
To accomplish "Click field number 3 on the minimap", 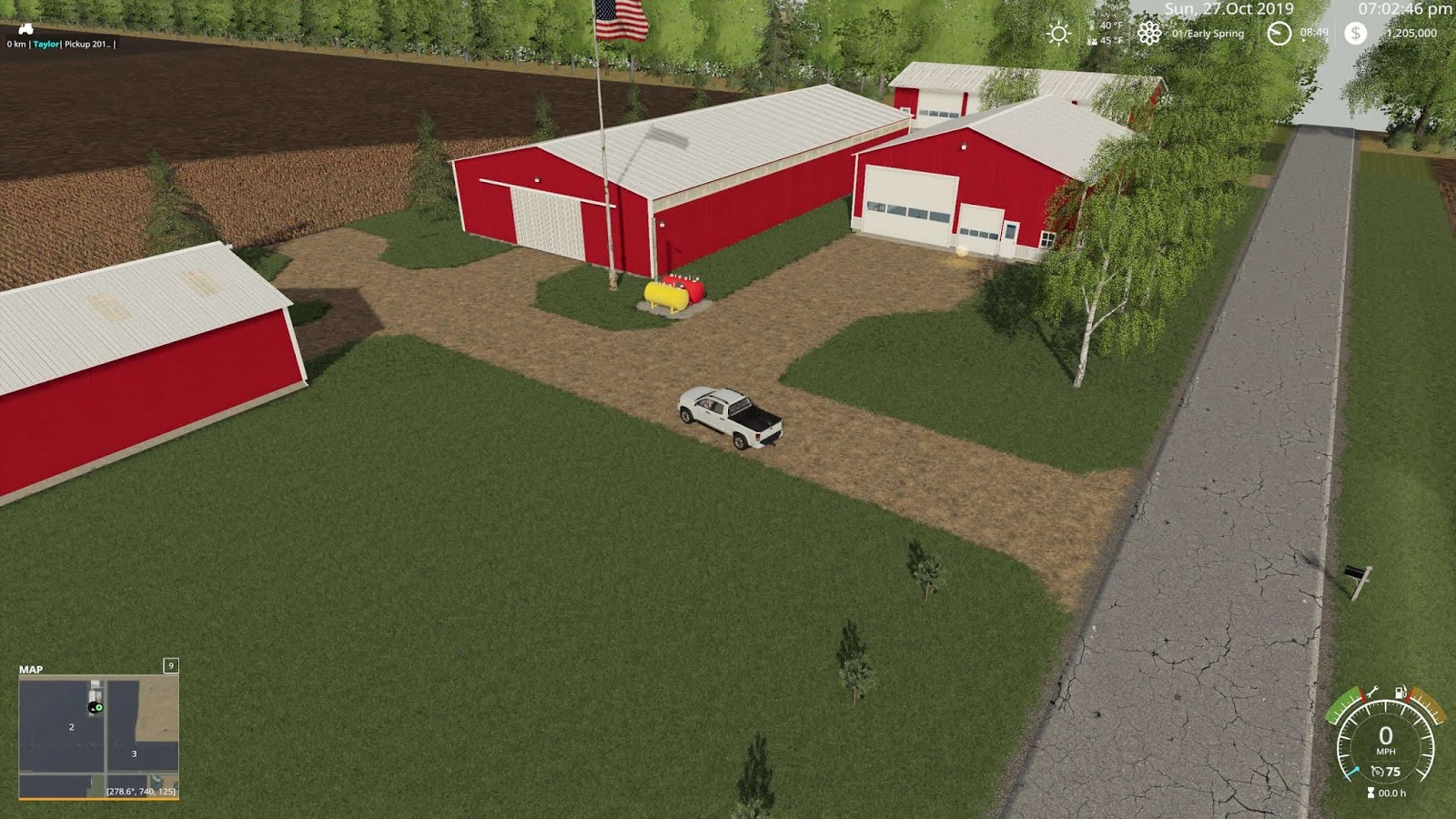I will click(134, 754).
